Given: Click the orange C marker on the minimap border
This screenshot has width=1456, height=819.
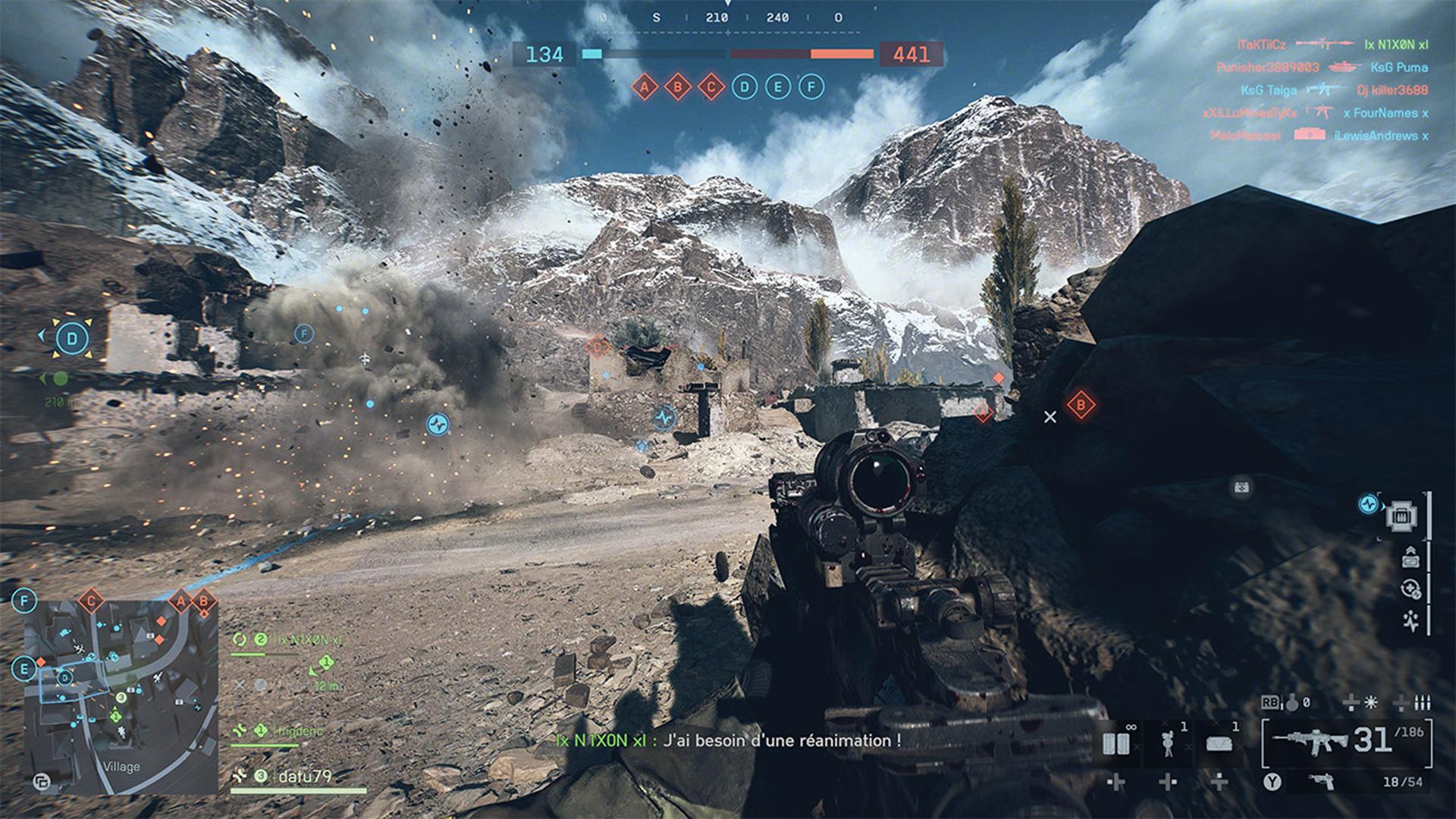Looking at the screenshot, I should pyautogui.click(x=91, y=602).
